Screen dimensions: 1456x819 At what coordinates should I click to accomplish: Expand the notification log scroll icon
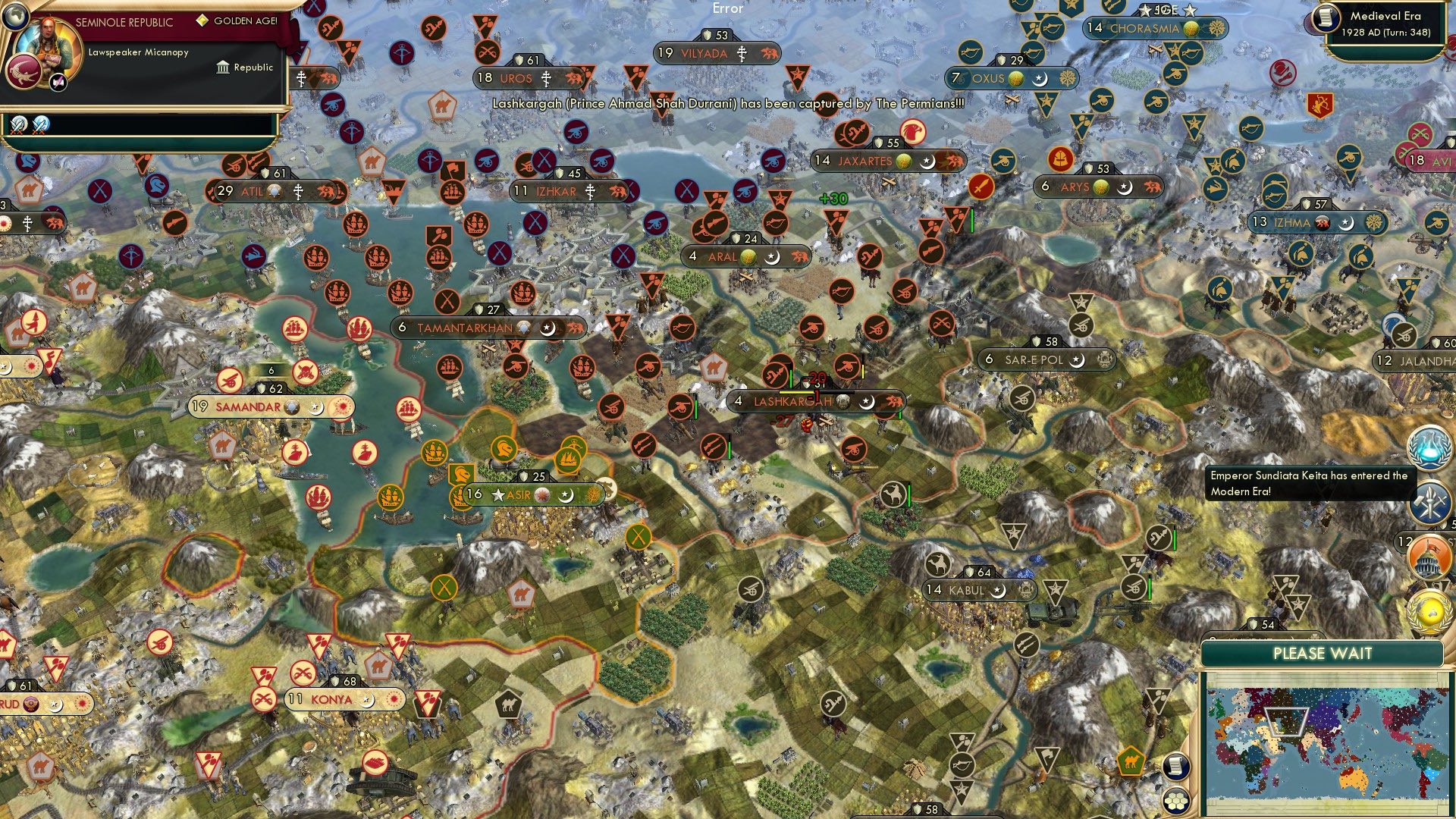[1176, 767]
